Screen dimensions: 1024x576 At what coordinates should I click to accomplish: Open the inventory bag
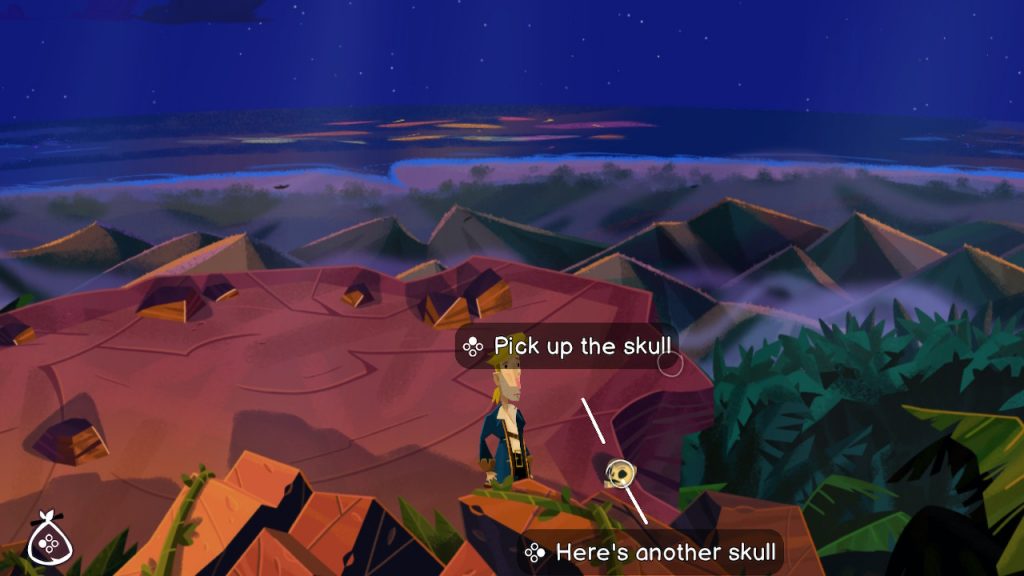click(46, 540)
